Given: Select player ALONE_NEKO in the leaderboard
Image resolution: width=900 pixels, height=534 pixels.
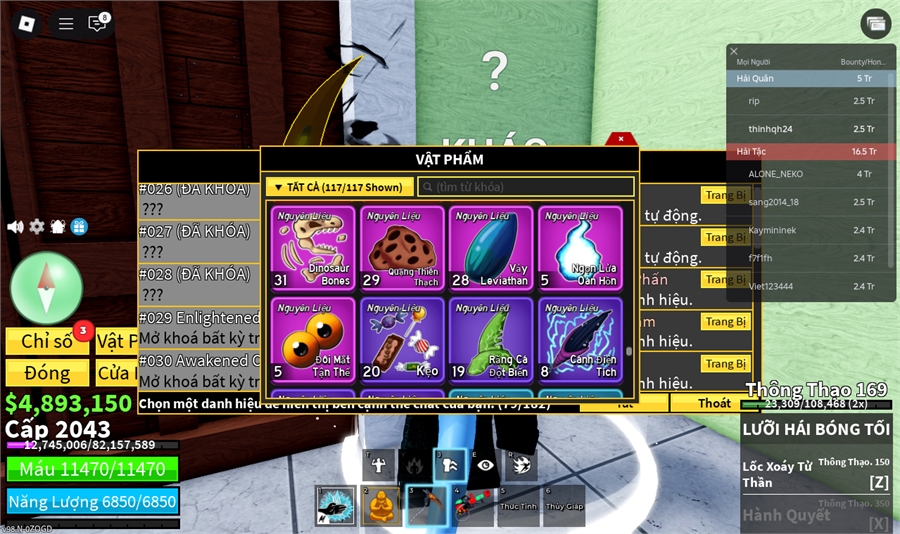Looking at the screenshot, I should click(x=776, y=174).
